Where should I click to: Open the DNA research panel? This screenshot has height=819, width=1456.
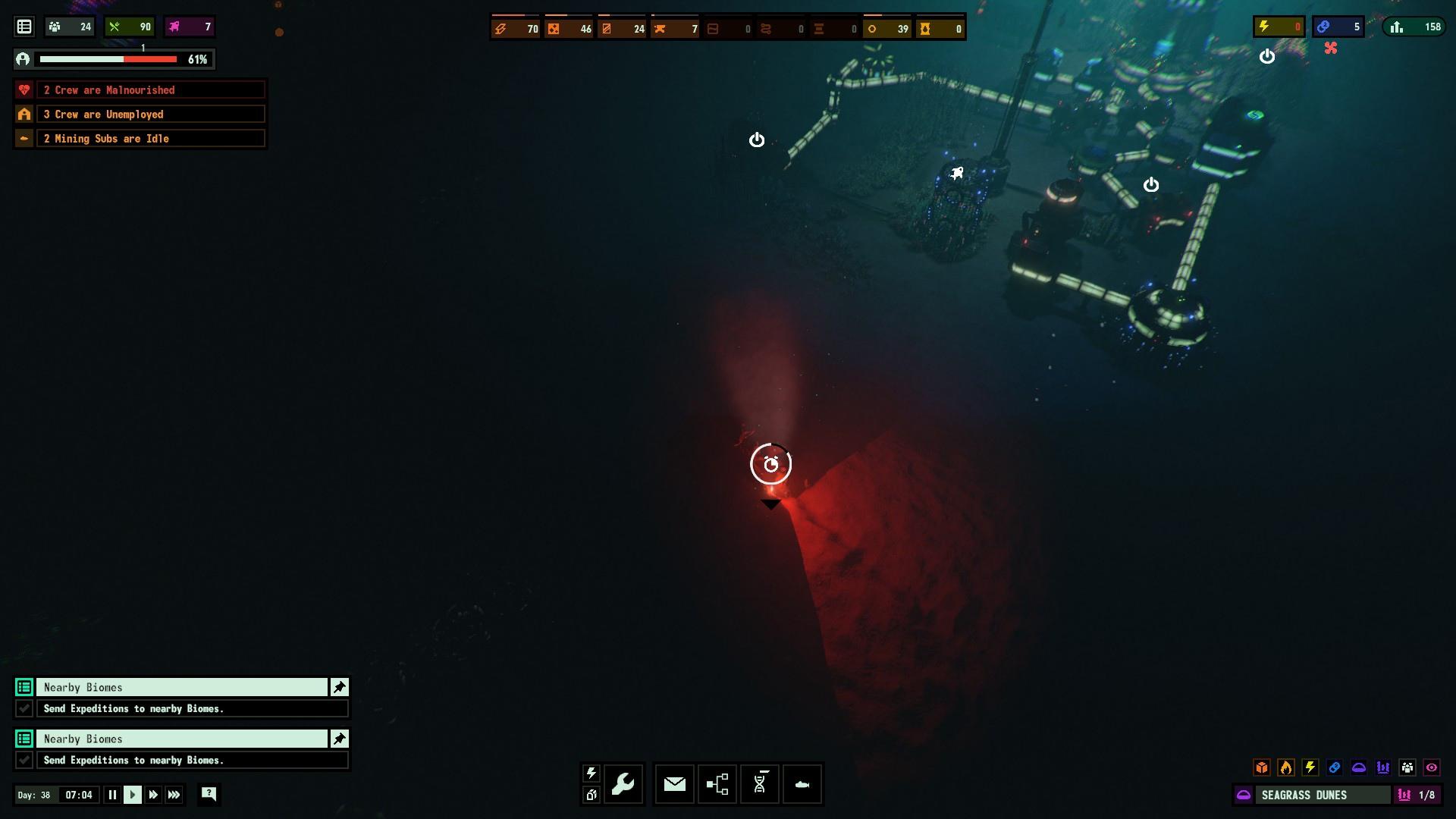[x=759, y=783]
